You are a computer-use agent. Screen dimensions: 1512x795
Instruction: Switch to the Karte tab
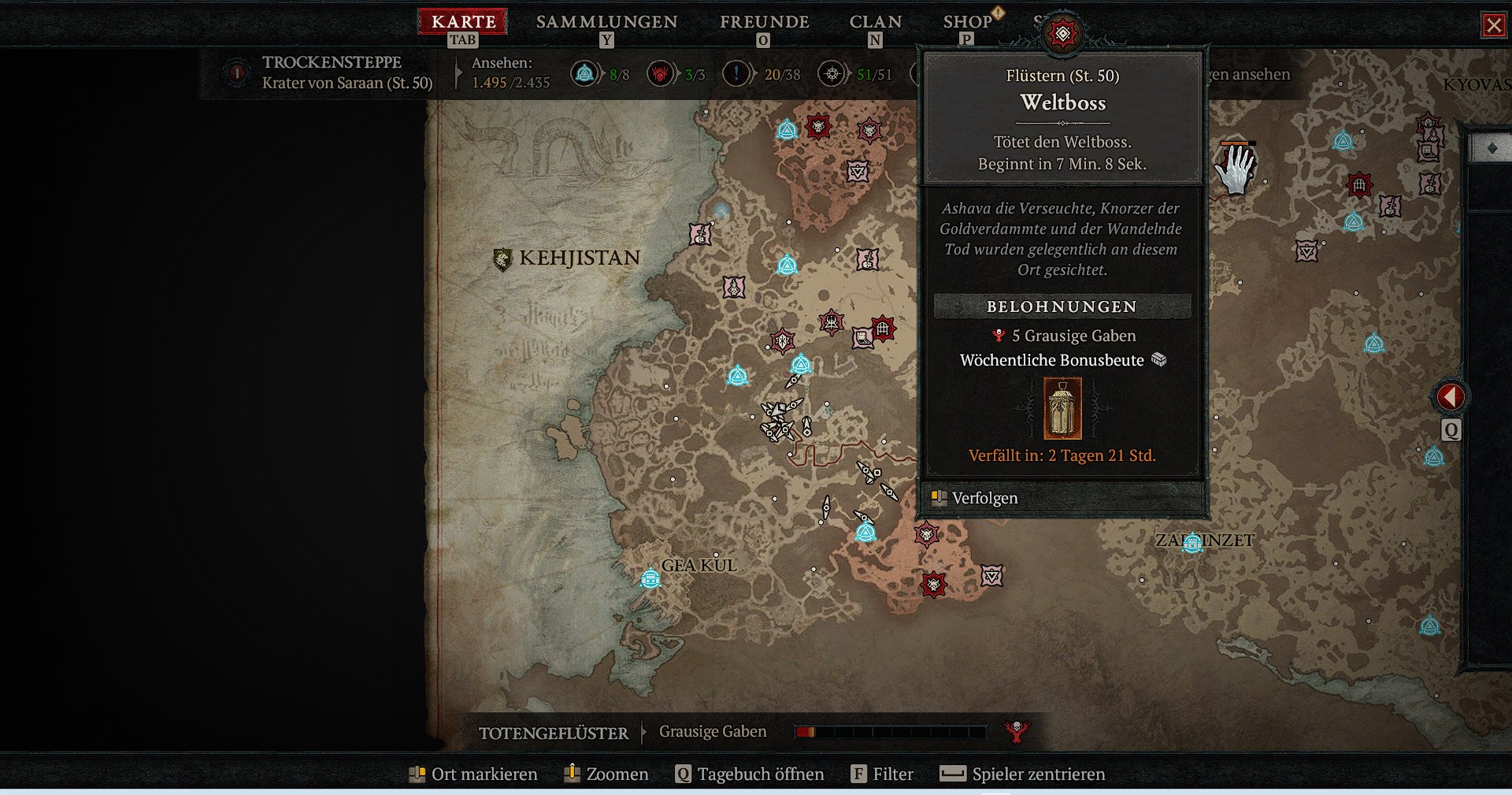point(463,21)
